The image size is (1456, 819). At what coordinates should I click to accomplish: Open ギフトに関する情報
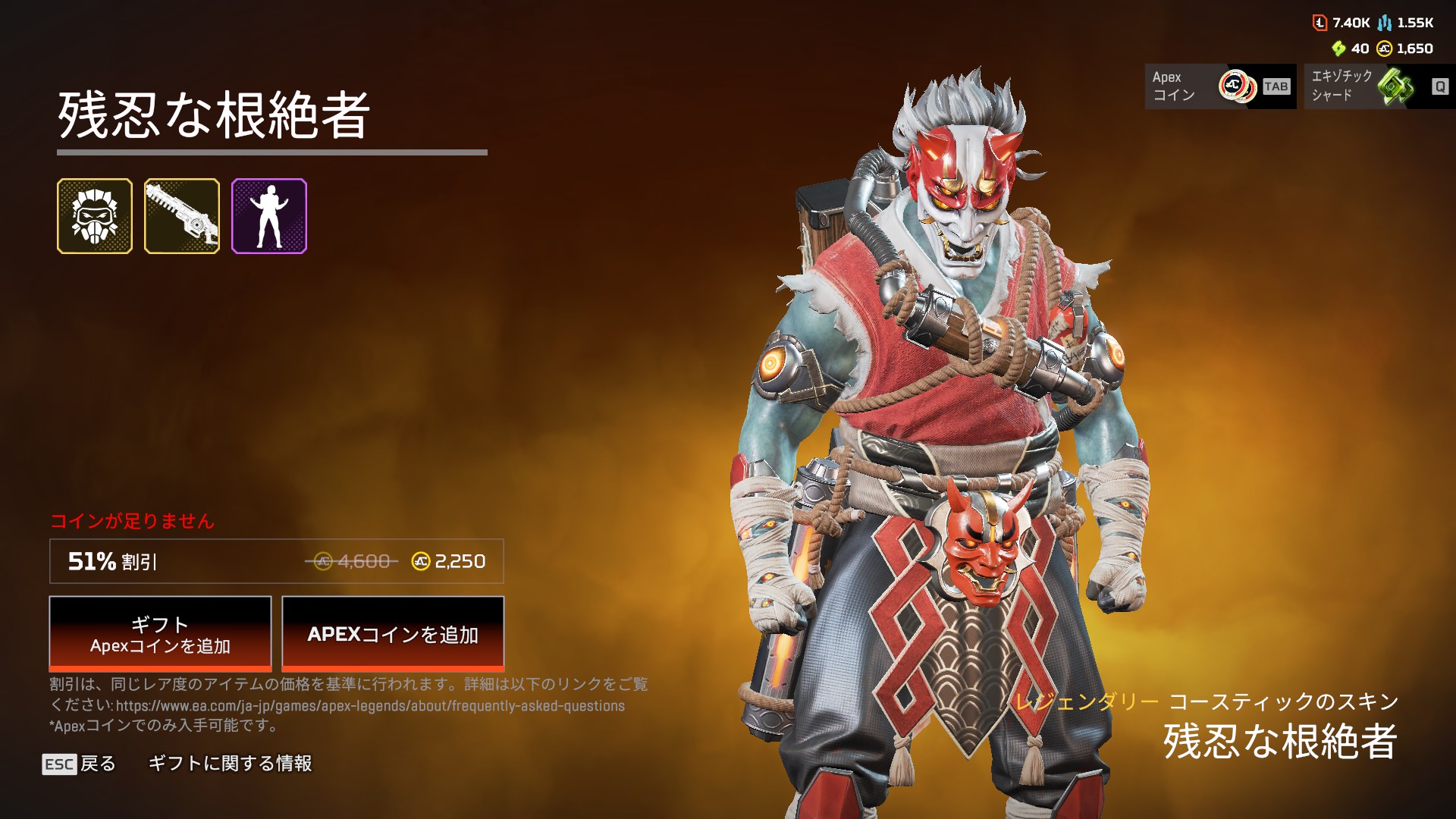coord(230,764)
